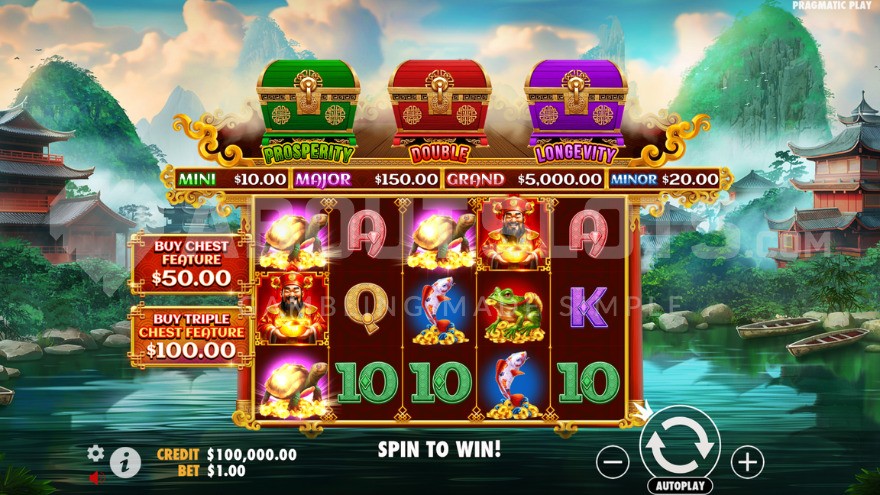The height and width of the screenshot is (495, 880).
Task: Open the Autoplay options
Action: [679, 486]
